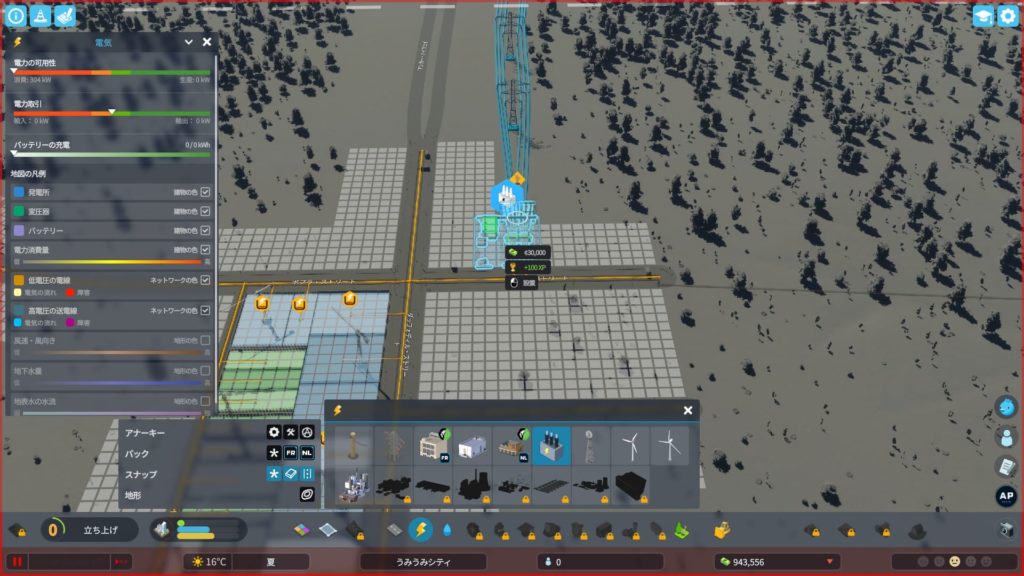Close the electricity build menu
Screen dimensions: 1024x576
[x=688, y=410]
